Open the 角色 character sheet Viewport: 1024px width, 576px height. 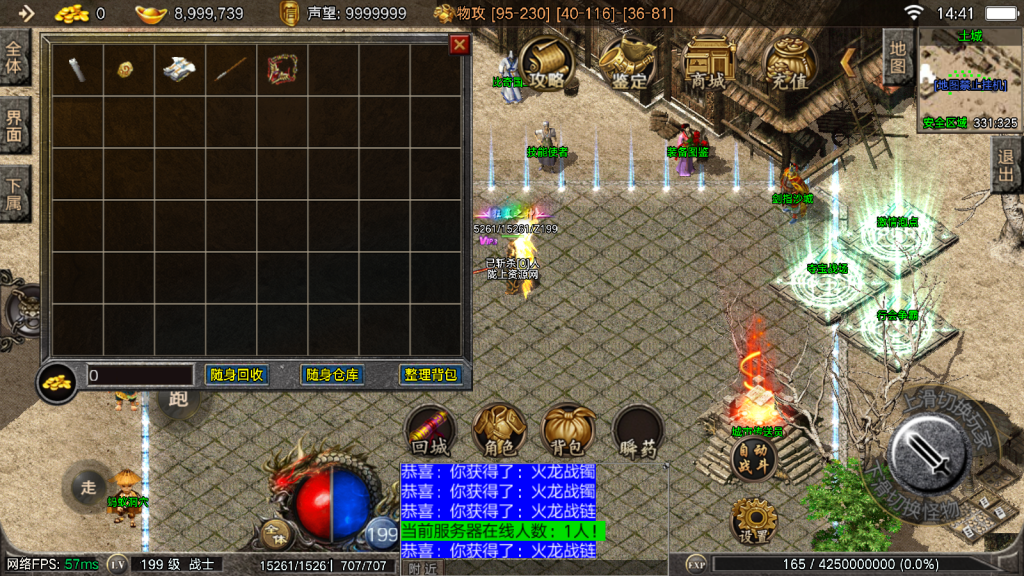click(x=499, y=432)
